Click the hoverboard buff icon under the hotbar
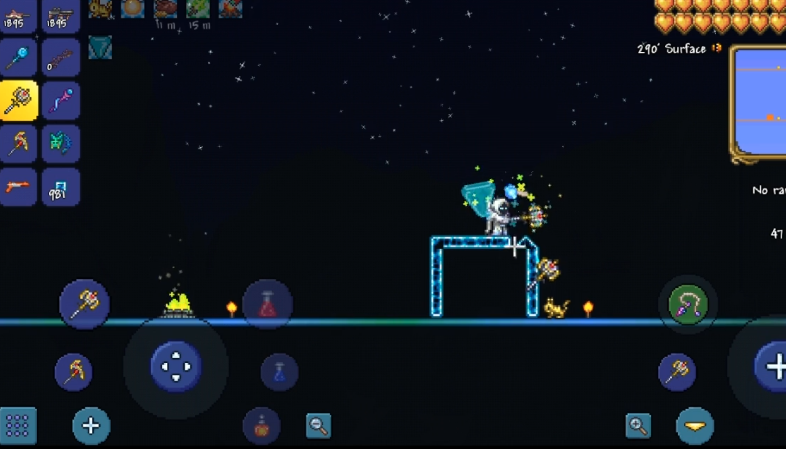The image size is (786, 449). (x=100, y=47)
